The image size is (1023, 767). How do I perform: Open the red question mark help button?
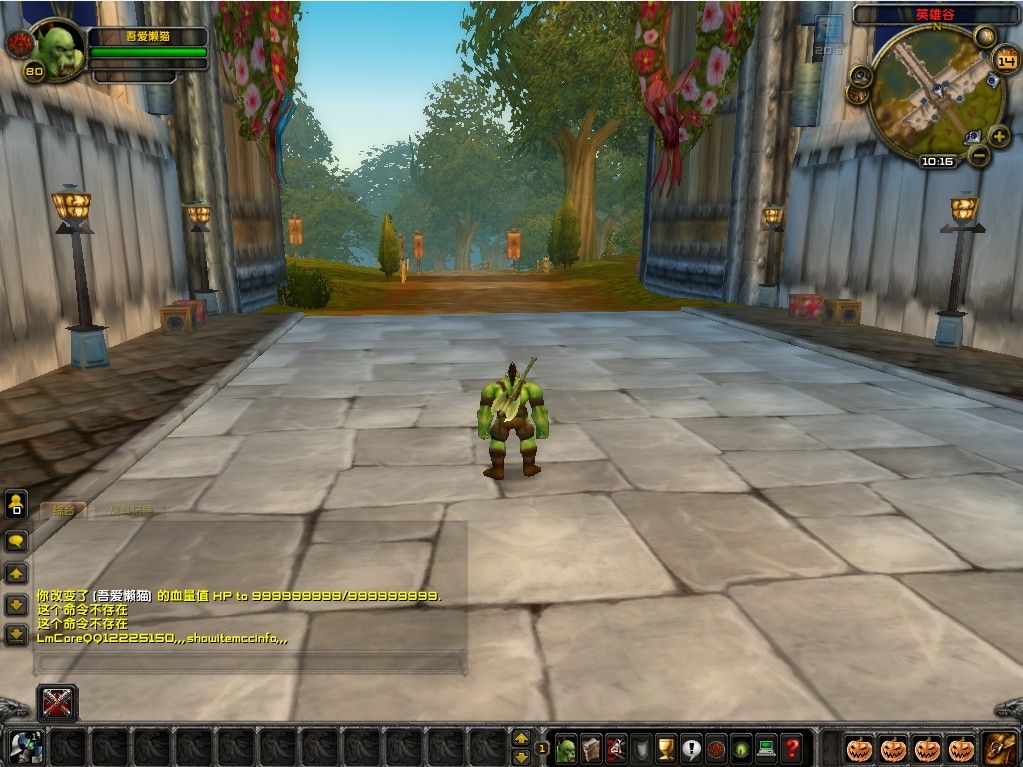pos(791,748)
